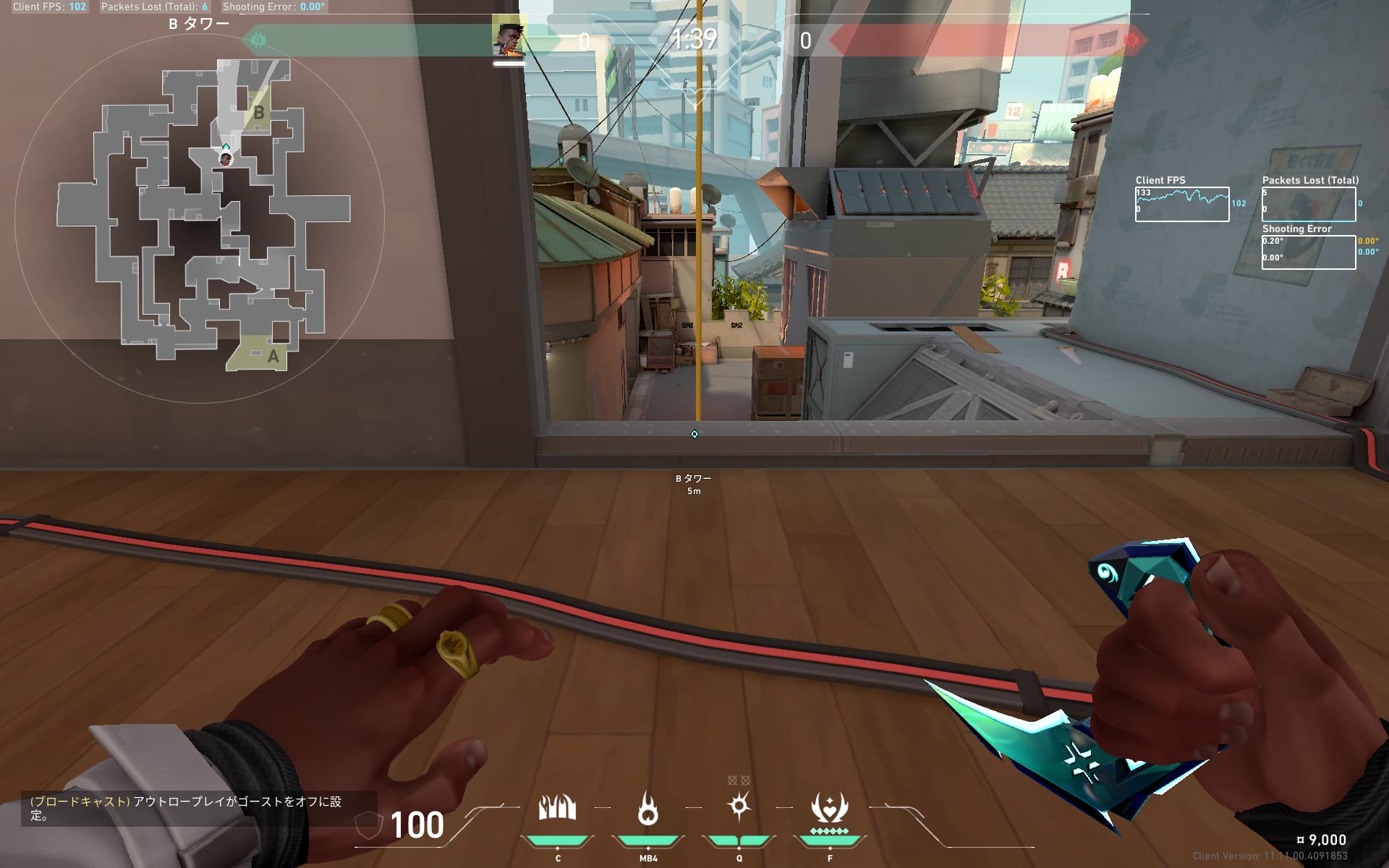The image size is (1389, 868).
Task: Click the Packets Lost (Total) graph
Action: point(1308,205)
